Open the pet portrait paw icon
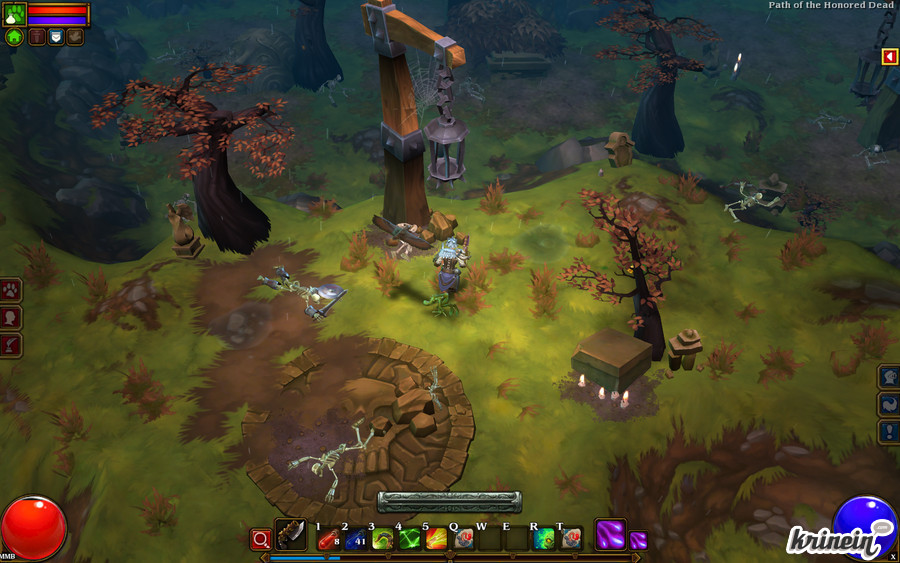Image resolution: width=900 pixels, height=563 pixels. (x=14, y=14)
